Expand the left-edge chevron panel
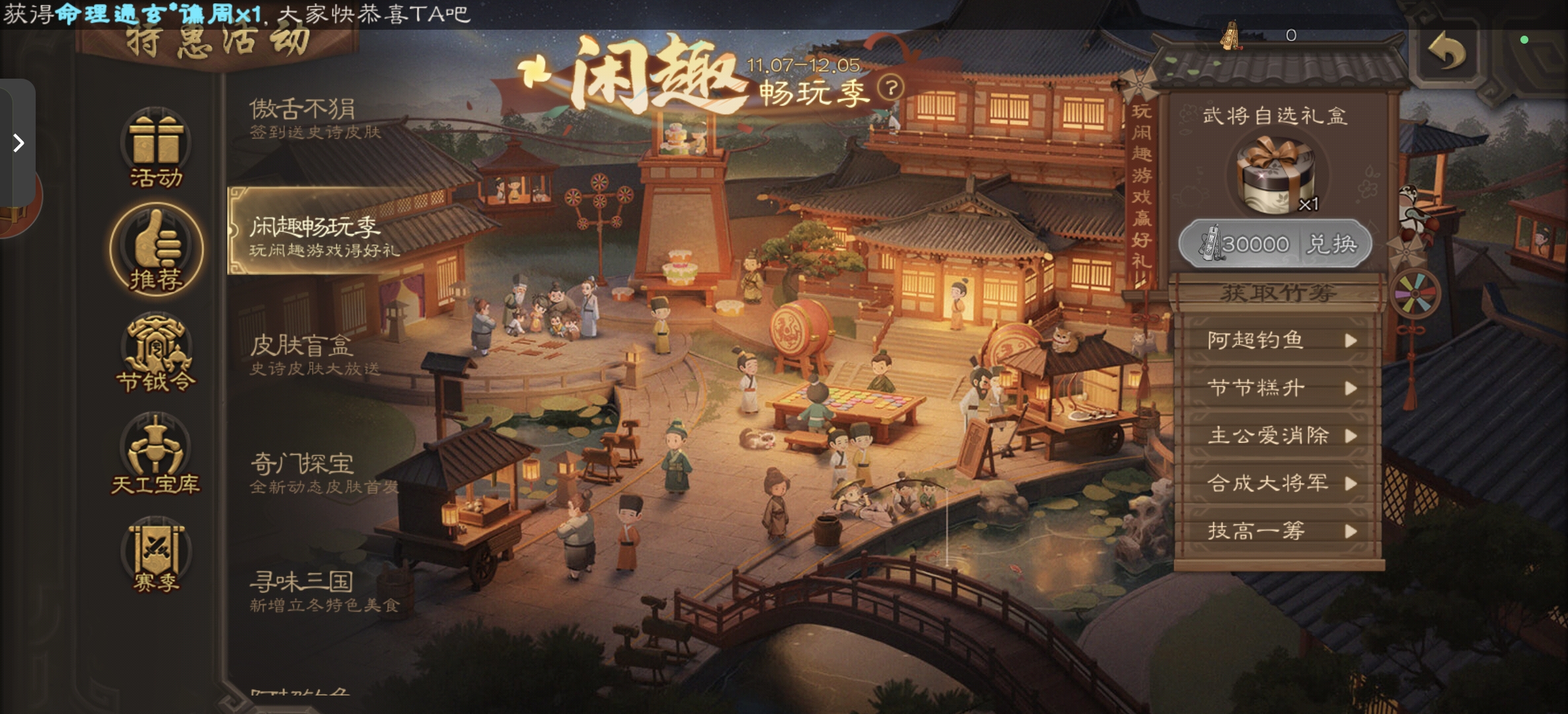This screenshot has height=714, width=1568. pyautogui.click(x=18, y=143)
